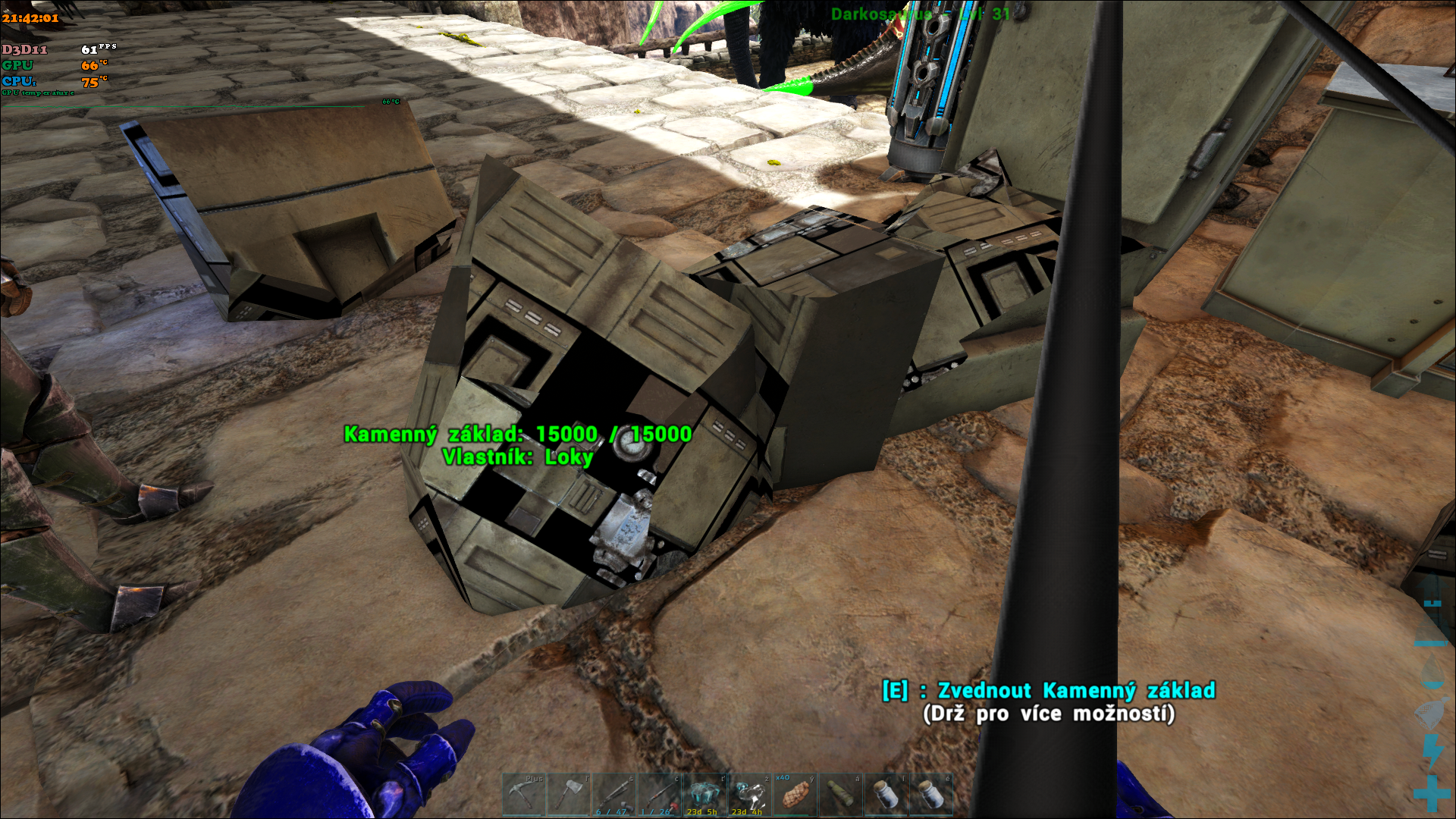Select the green cylinder item slot
Viewport: 1456px width, 819px height.
click(x=840, y=794)
